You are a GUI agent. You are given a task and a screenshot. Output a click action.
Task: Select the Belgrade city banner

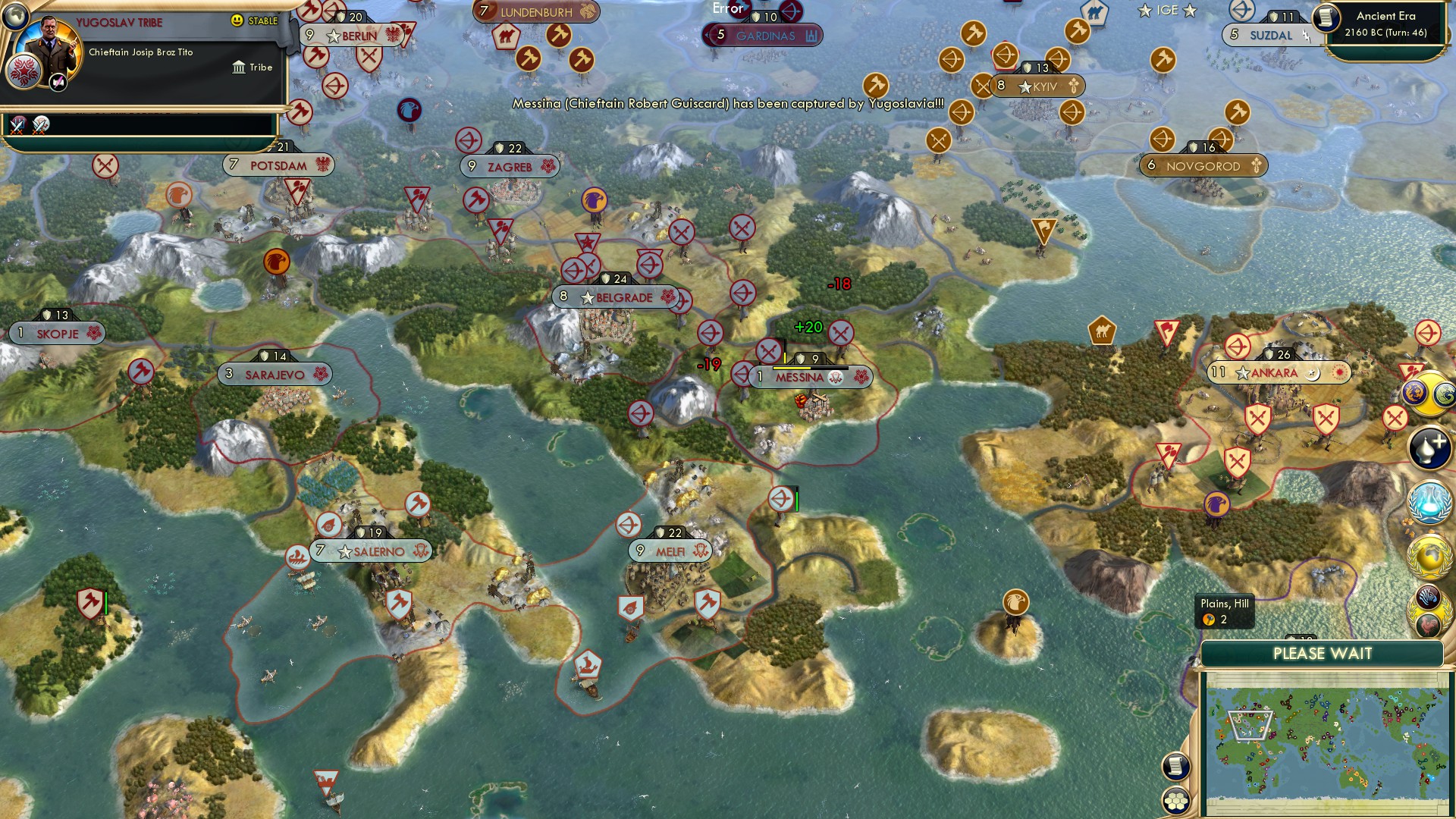click(618, 298)
